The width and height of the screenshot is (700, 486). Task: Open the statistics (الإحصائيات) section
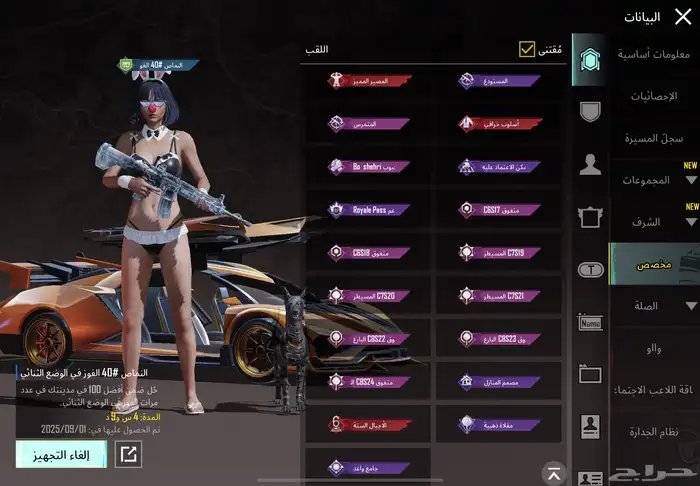654,96
